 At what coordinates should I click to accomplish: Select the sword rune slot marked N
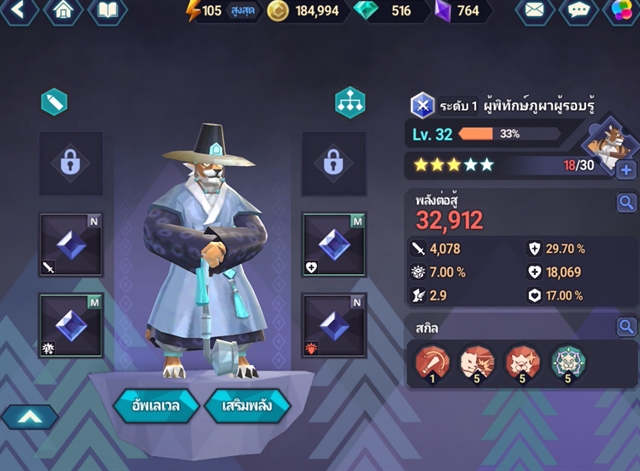tap(70, 245)
